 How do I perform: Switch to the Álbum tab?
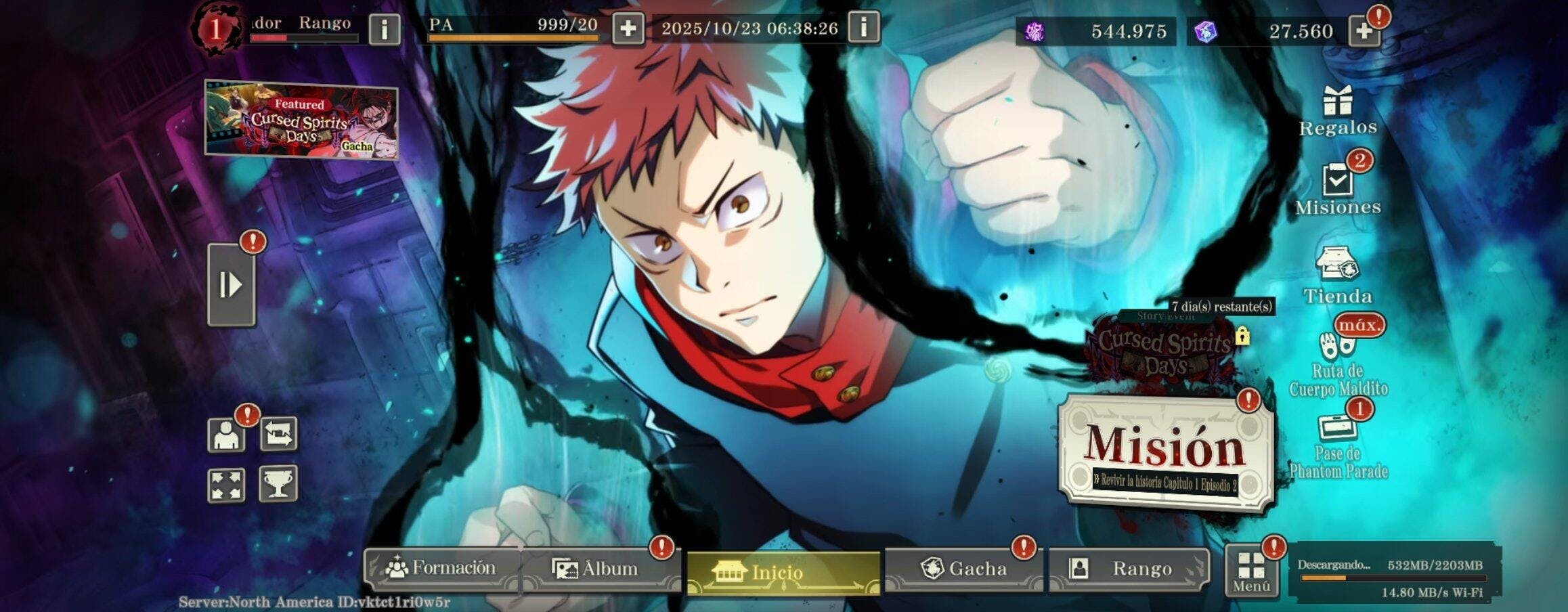596,569
